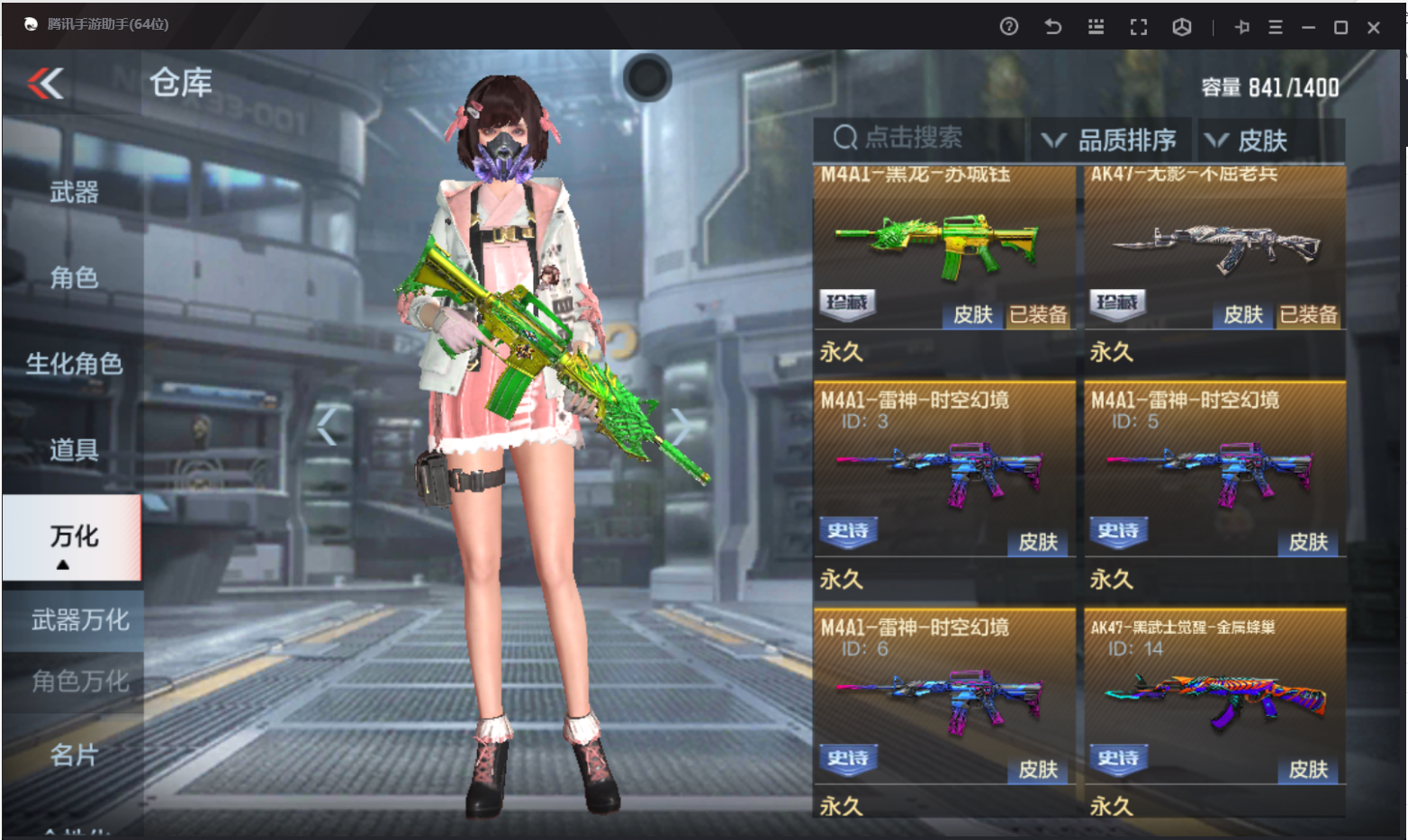Go back using the double-arrow button

click(46, 84)
